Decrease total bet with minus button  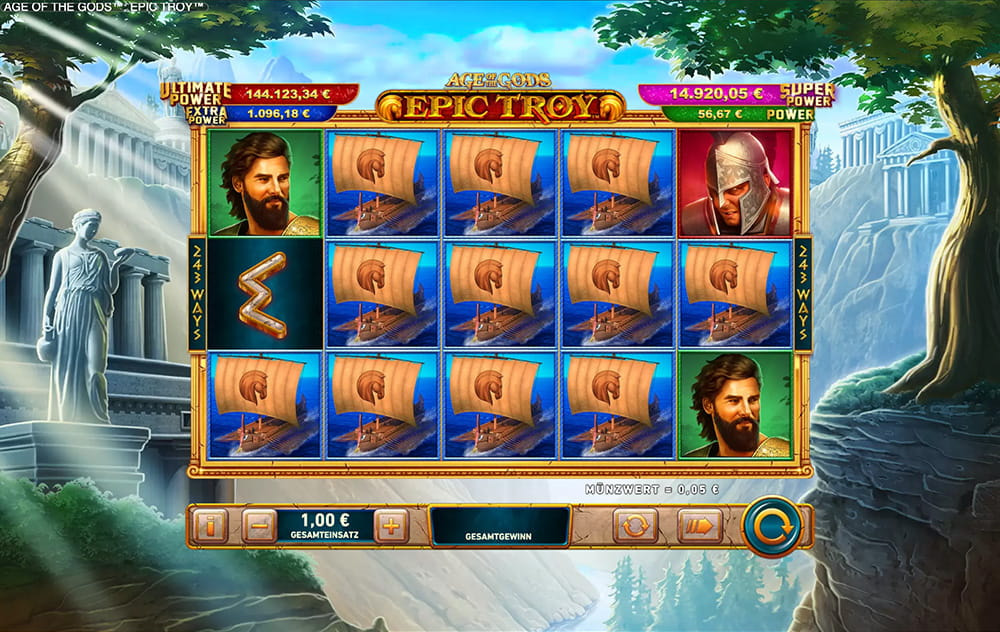258,525
